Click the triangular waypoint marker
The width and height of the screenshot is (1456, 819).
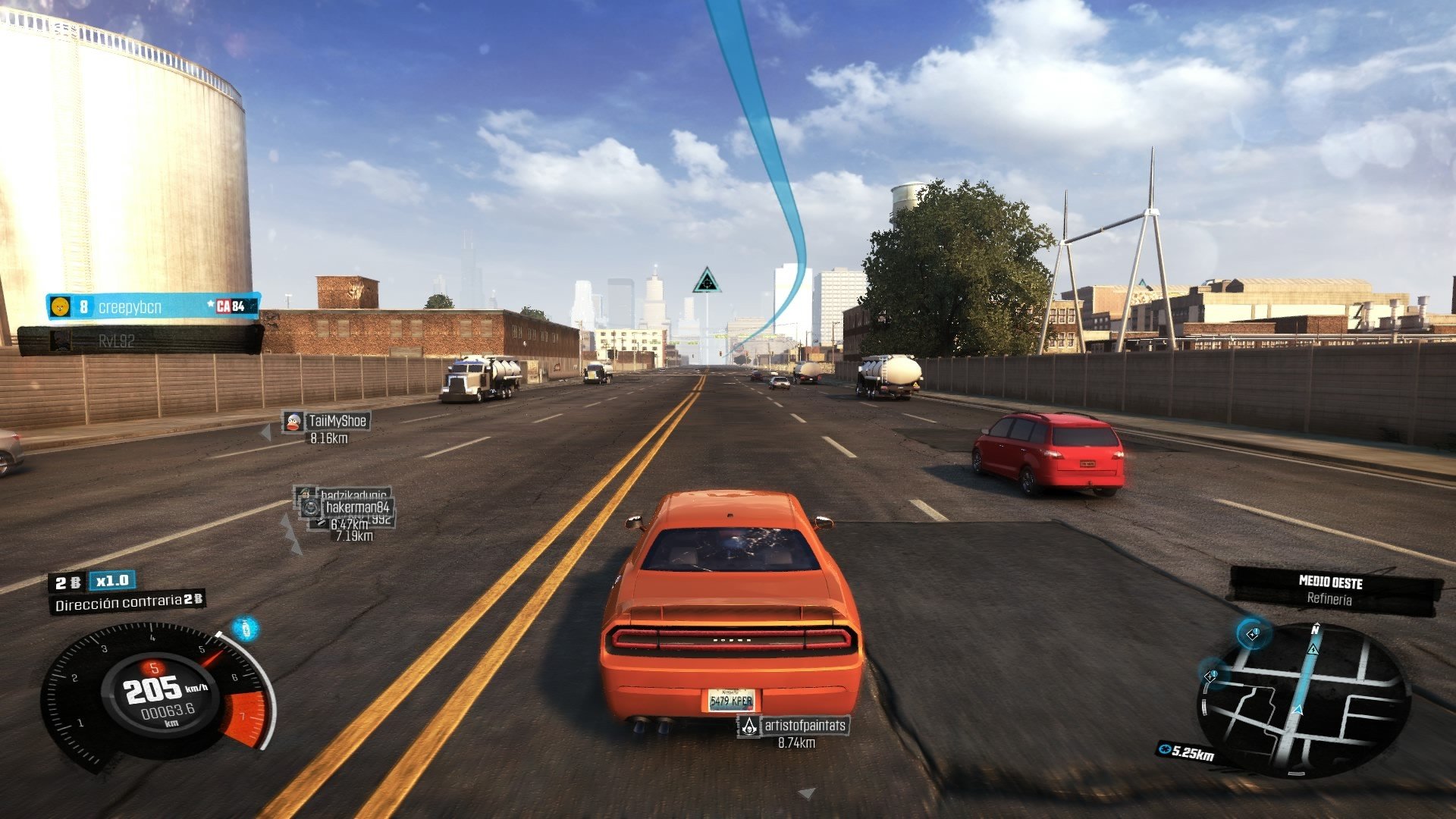click(706, 281)
